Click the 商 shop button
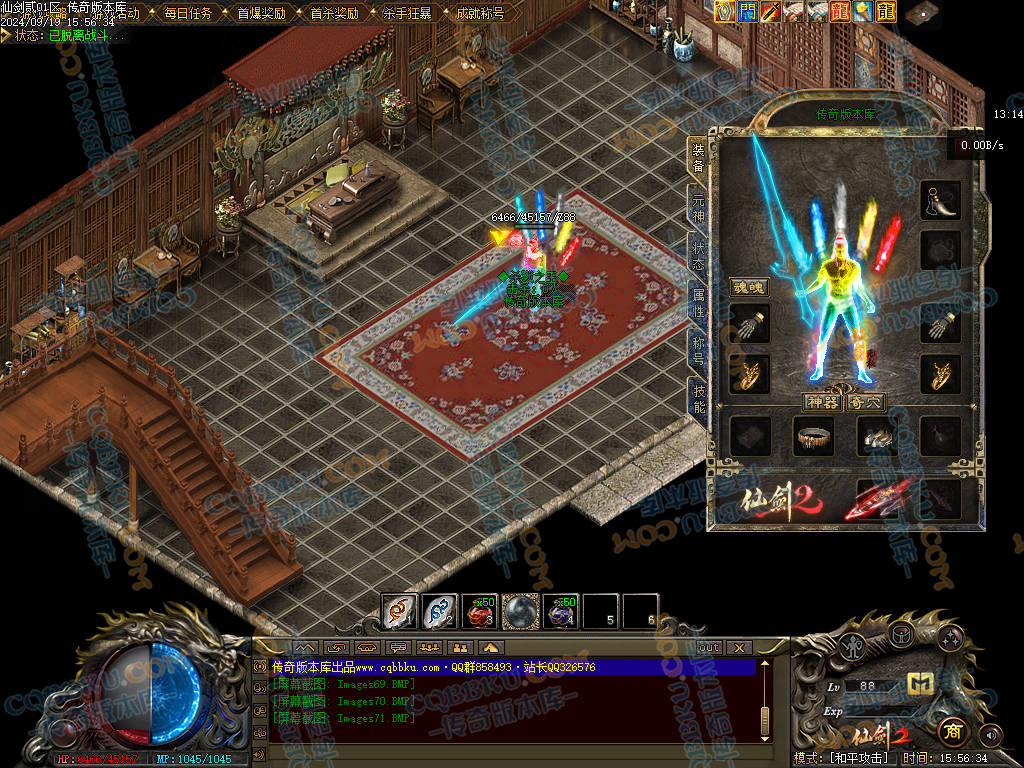The width and height of the screenshot is (1024, 768). point(951,731)
